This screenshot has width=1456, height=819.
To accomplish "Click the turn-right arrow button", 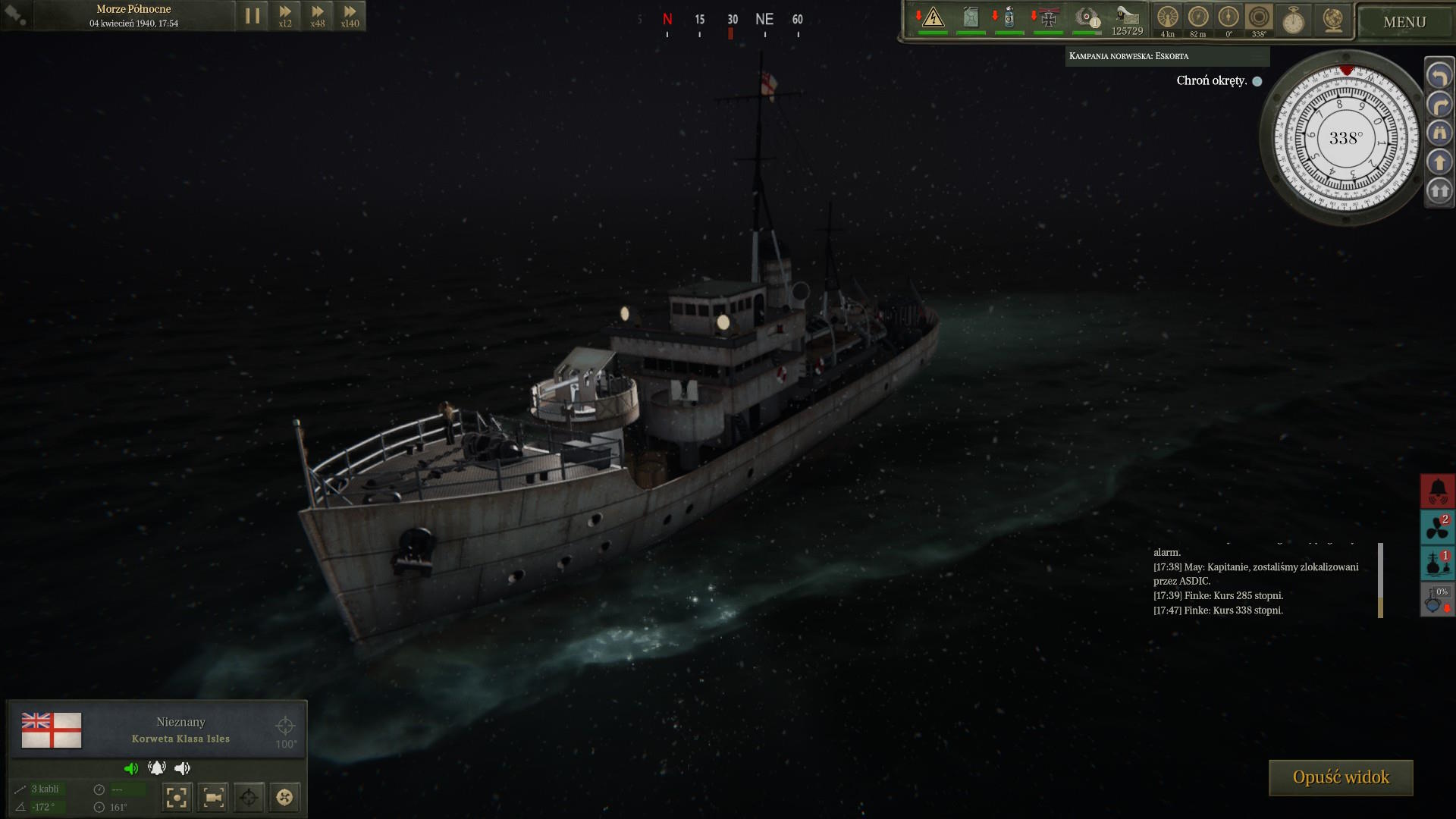I will click(x=1439, y=105).
